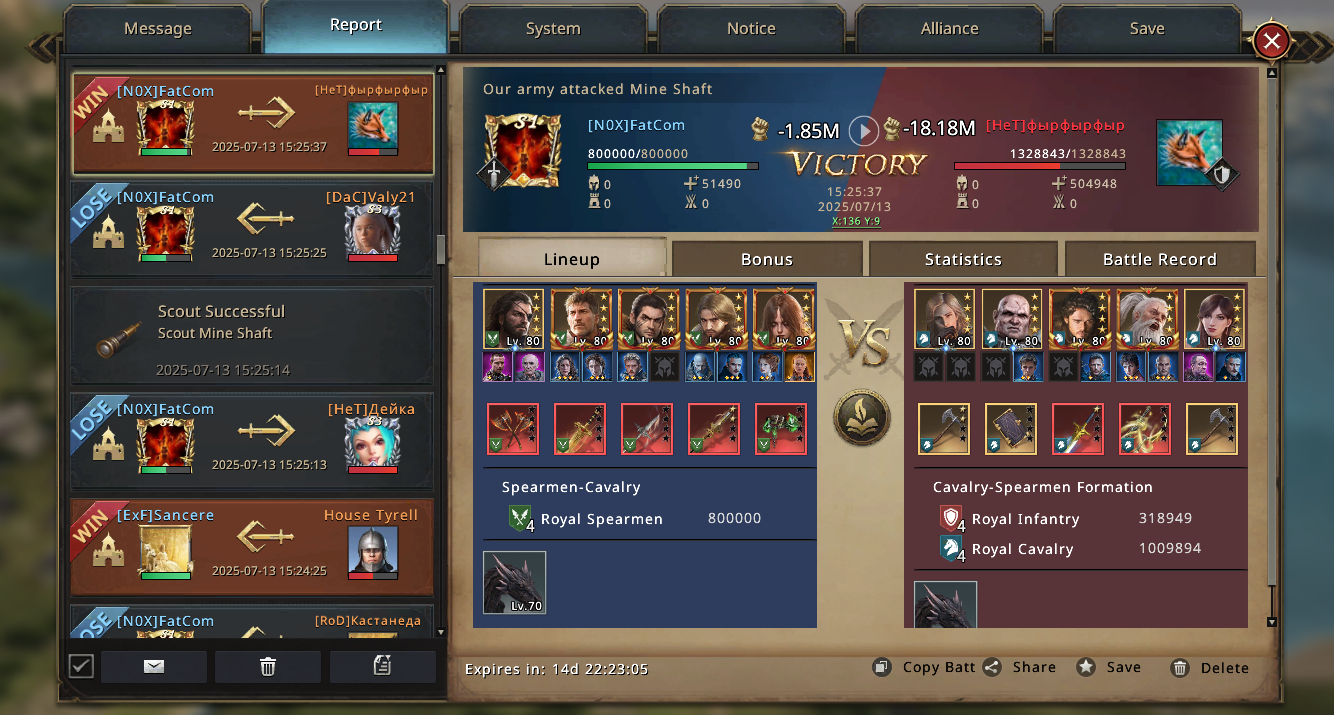Screen dimensions: 1334x715
Task: Switch to the Message tab
Action: pyautogui.click(x=157, y=29)
